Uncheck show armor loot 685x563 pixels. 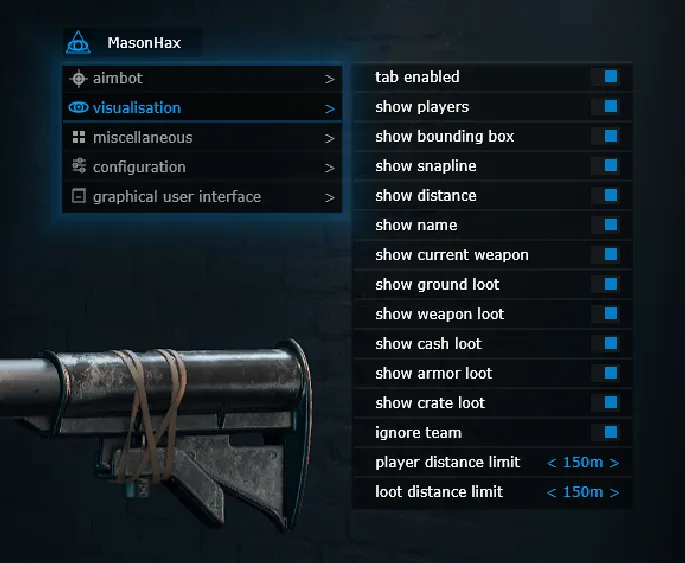click(611, 373)
